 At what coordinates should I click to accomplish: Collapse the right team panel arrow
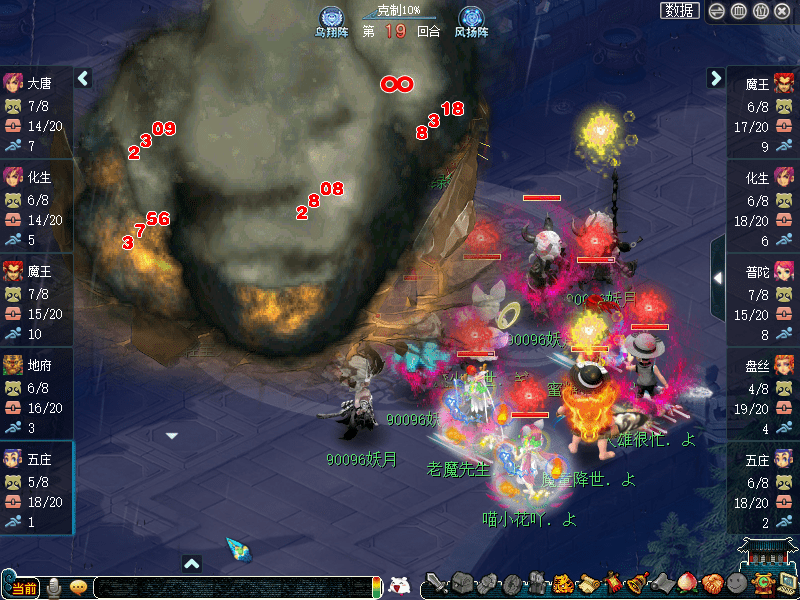pyautogui.click(x=716, y=78)
